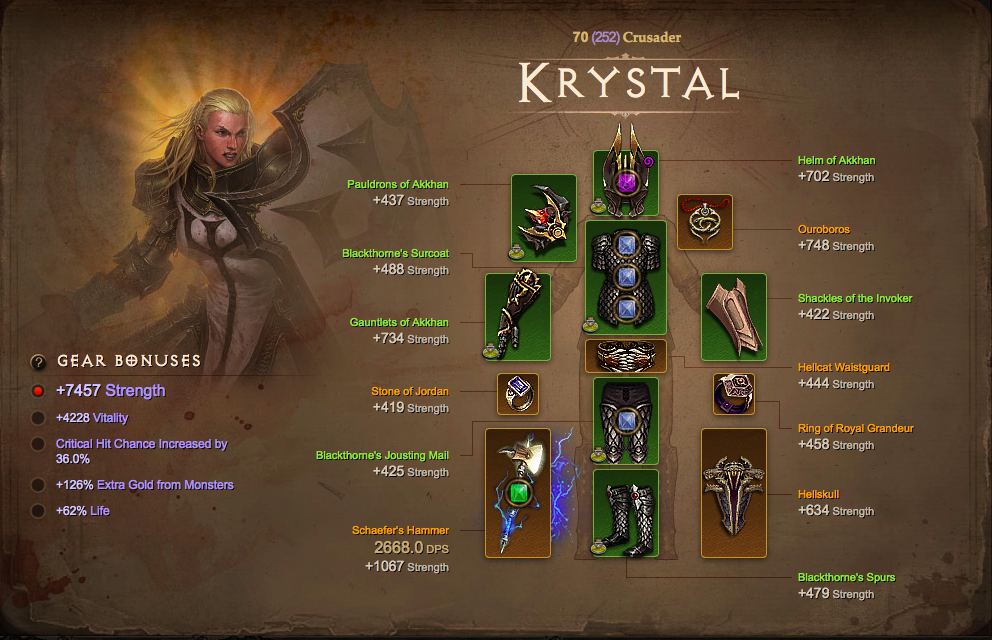Show the Critical Hit Chance bonus
Image resolution: width=992 pixels, height=640 pixels.
coord(38,444)
